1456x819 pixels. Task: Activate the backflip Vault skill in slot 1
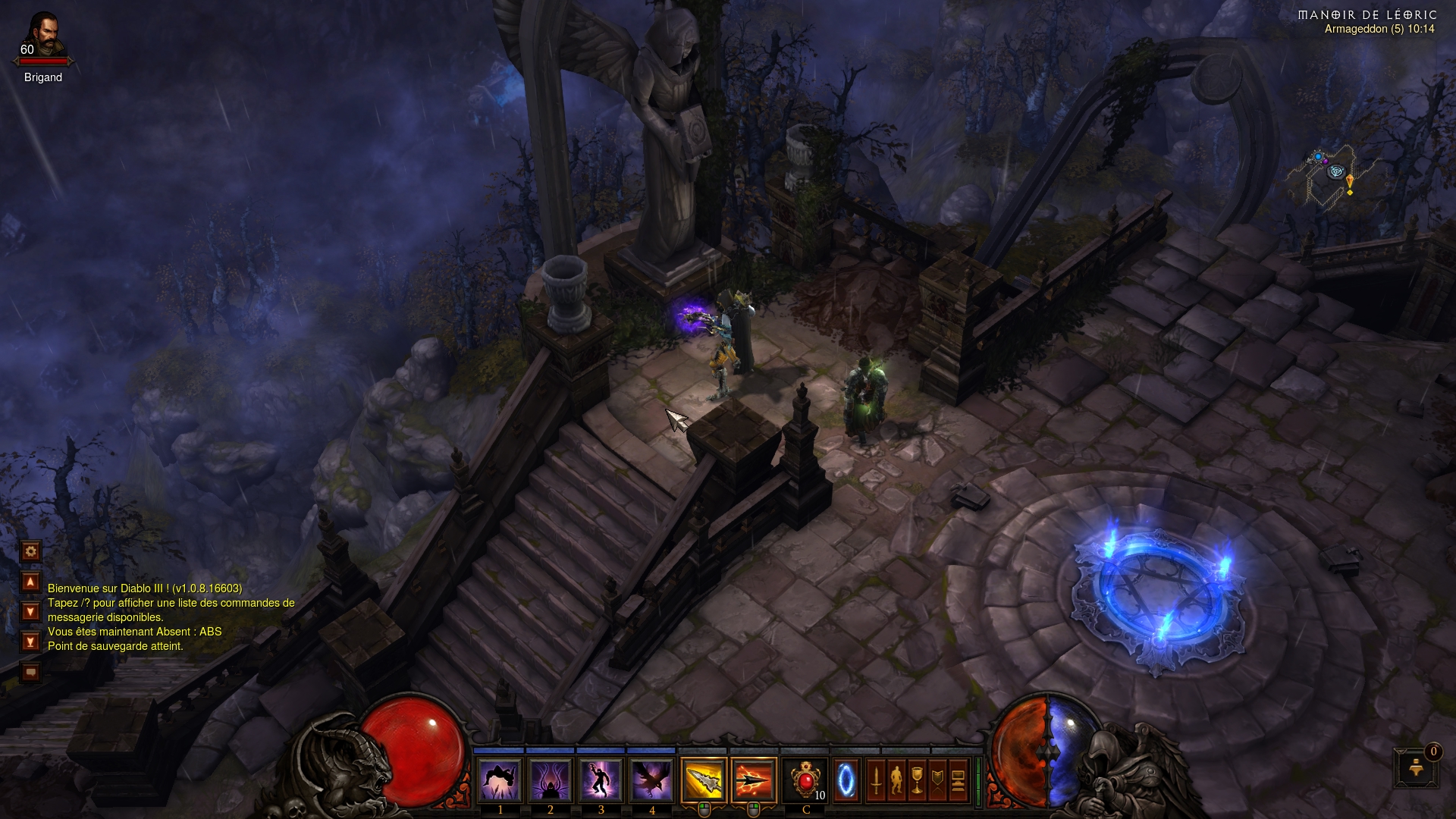click(x=500, y=780)
